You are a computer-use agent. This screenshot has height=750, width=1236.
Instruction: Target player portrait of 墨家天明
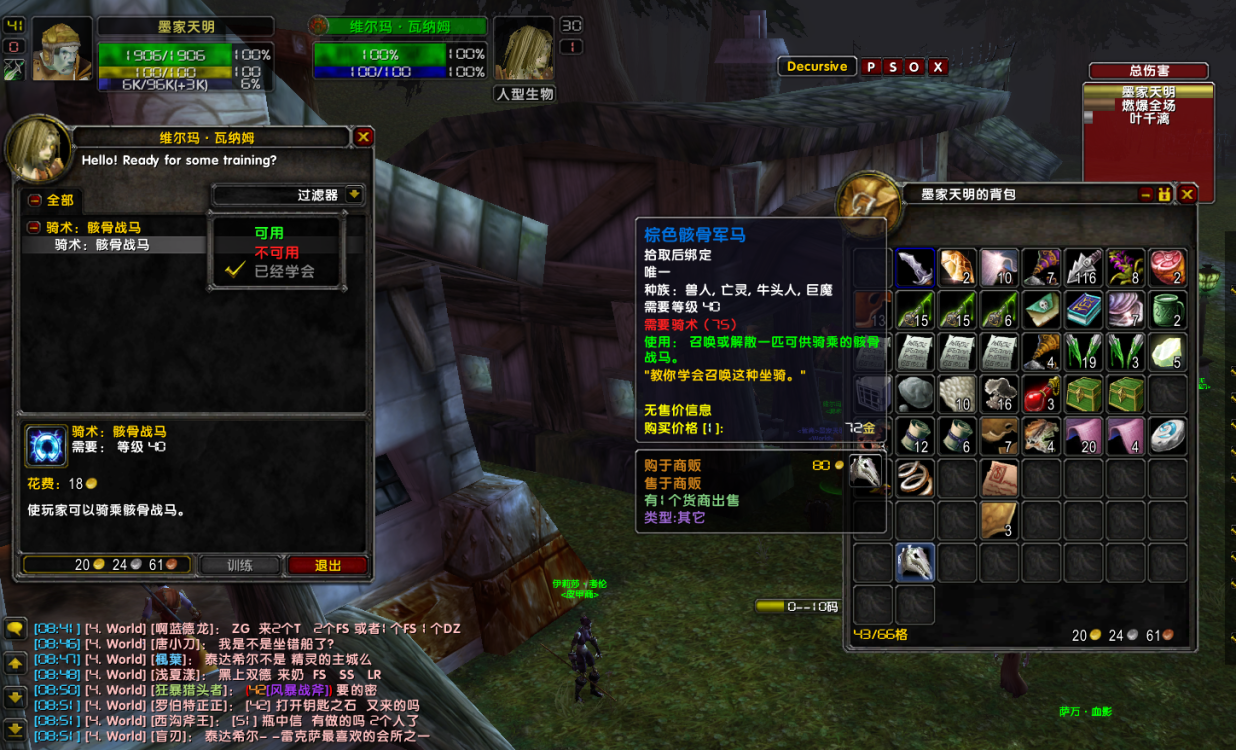62,50
